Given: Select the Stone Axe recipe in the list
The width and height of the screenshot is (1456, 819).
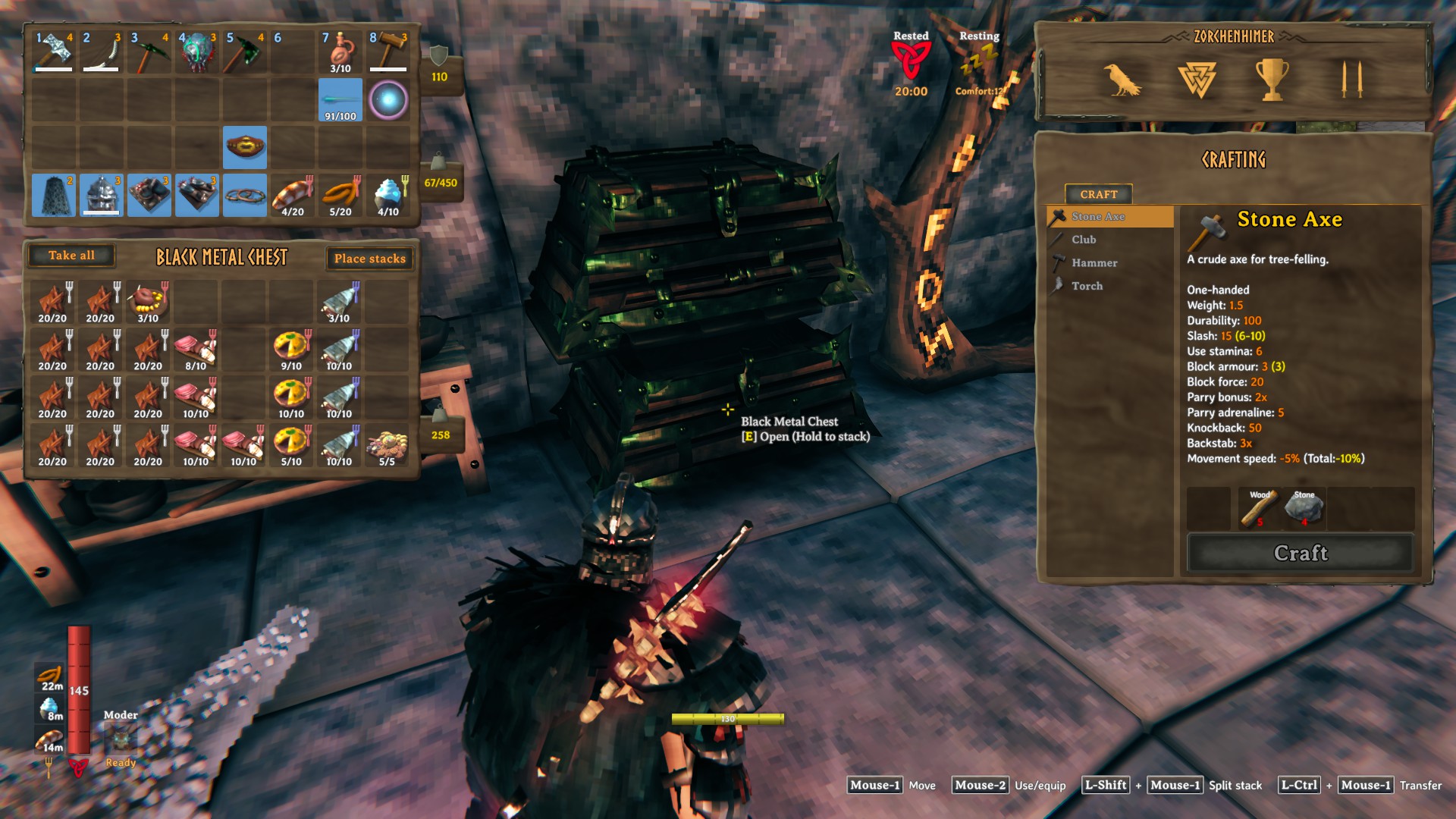Looking at the screenshot, I should (x=1097, y=217).
